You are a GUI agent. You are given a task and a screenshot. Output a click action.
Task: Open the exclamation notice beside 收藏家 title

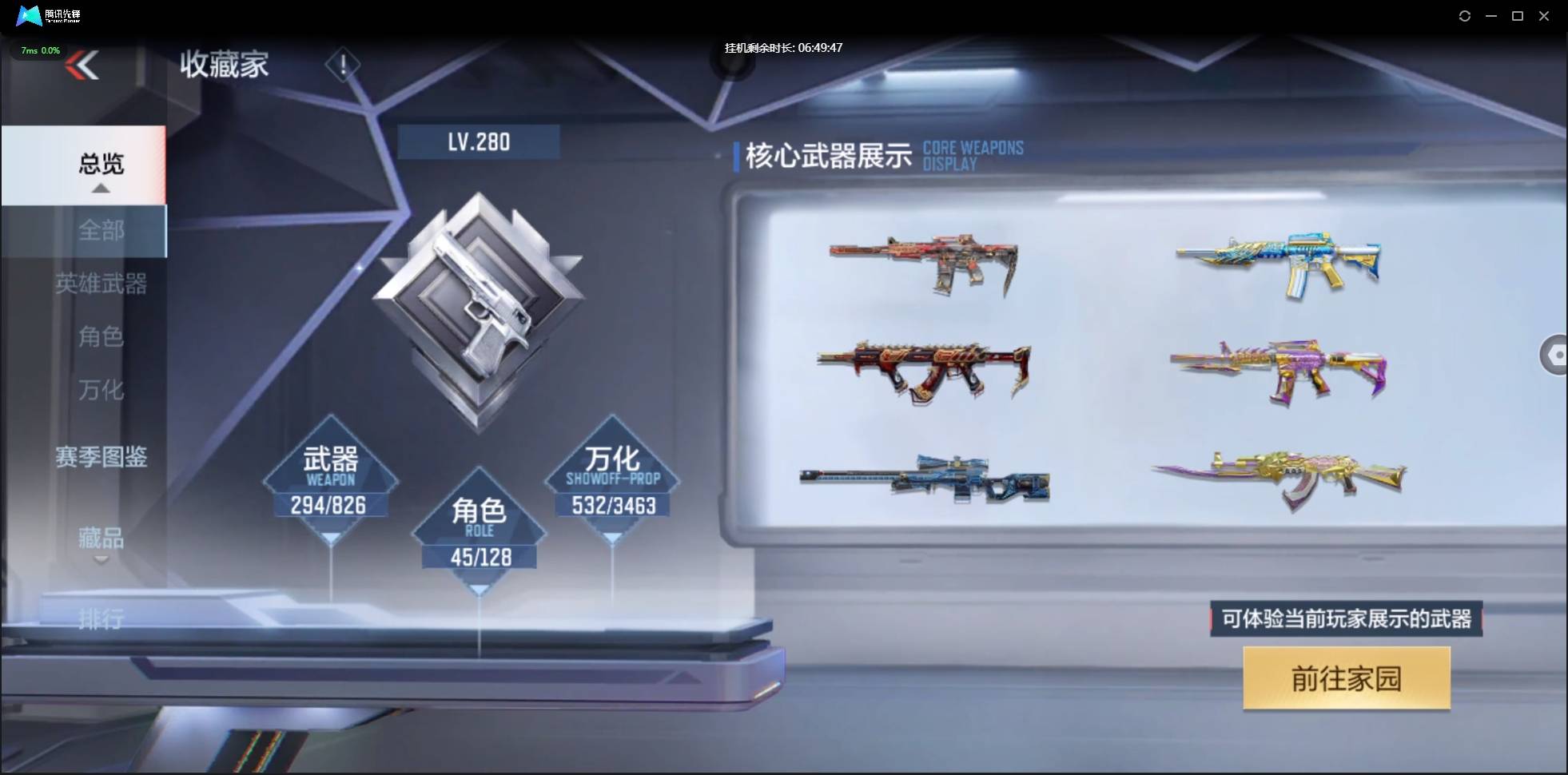(x=343, y=65)
